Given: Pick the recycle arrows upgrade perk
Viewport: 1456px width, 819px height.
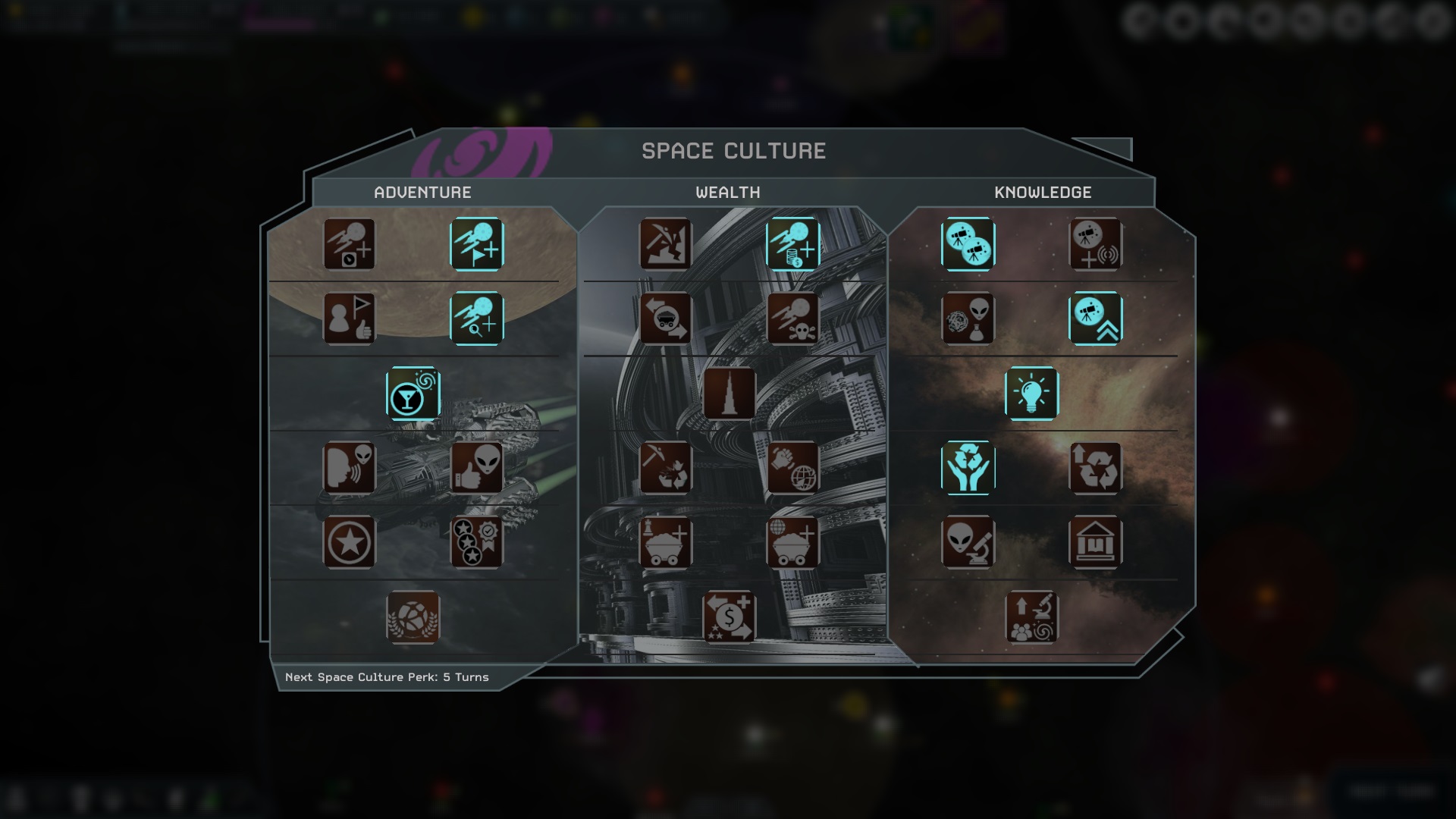Looking at the screenshot, I should coord(1095,468).
